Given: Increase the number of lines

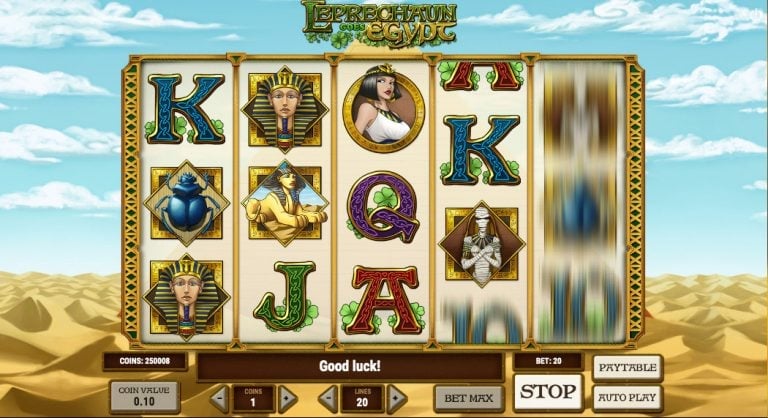Looking at the screenshot, I should [x=396, y=398].
